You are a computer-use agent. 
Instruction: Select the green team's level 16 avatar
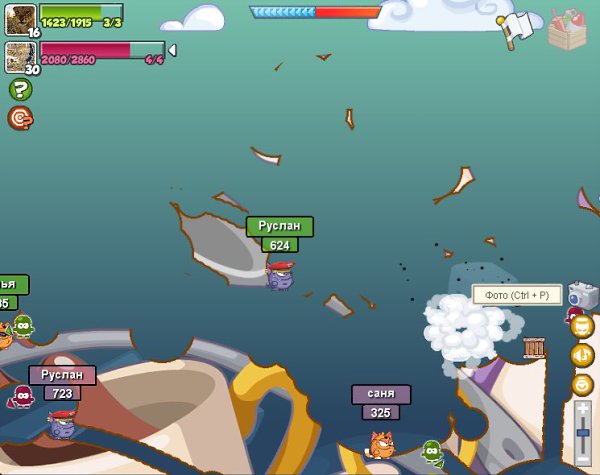point(20,18)
